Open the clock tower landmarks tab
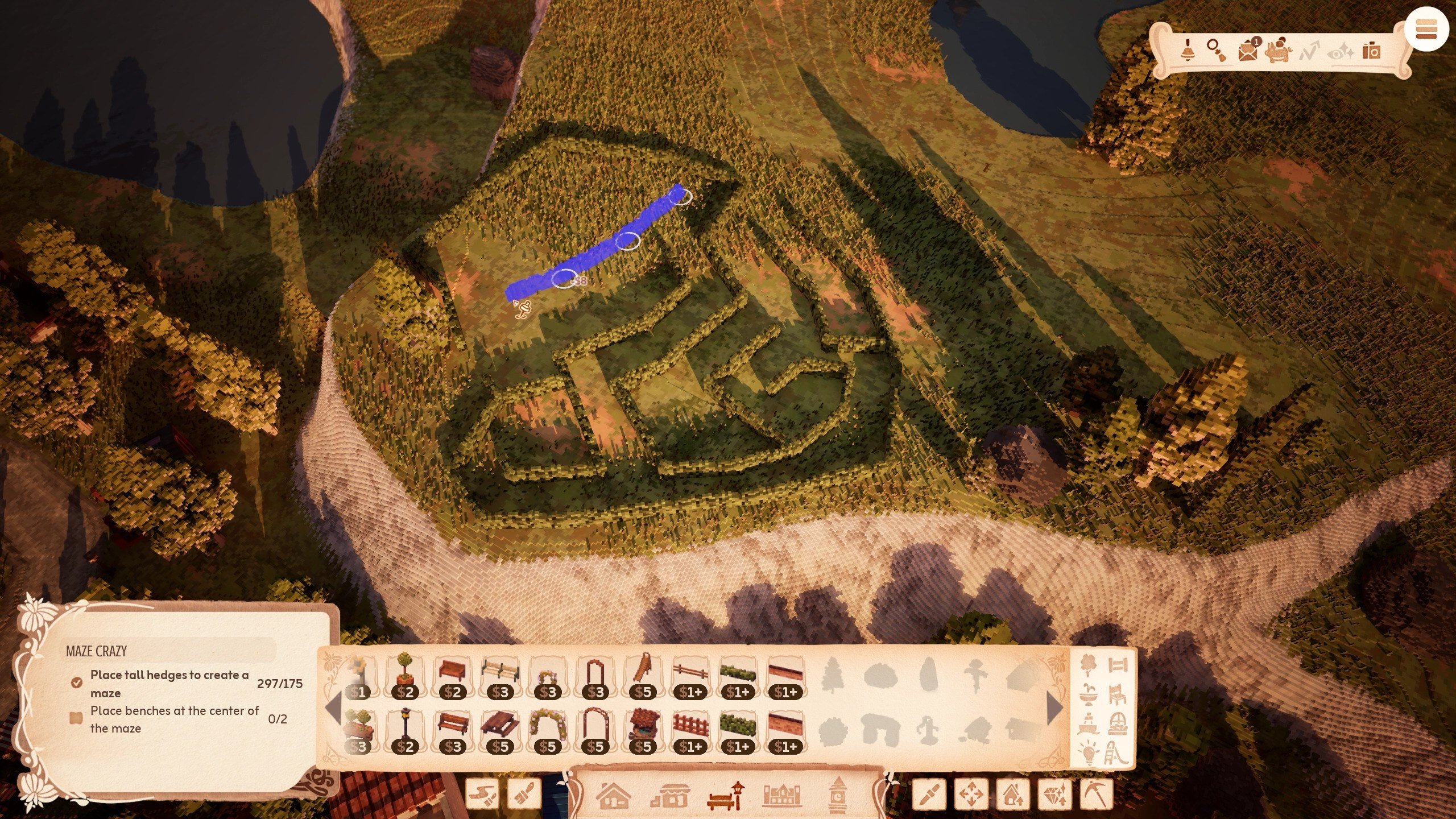The width and height of the screenshot is (1456, 819). [837, 795]
